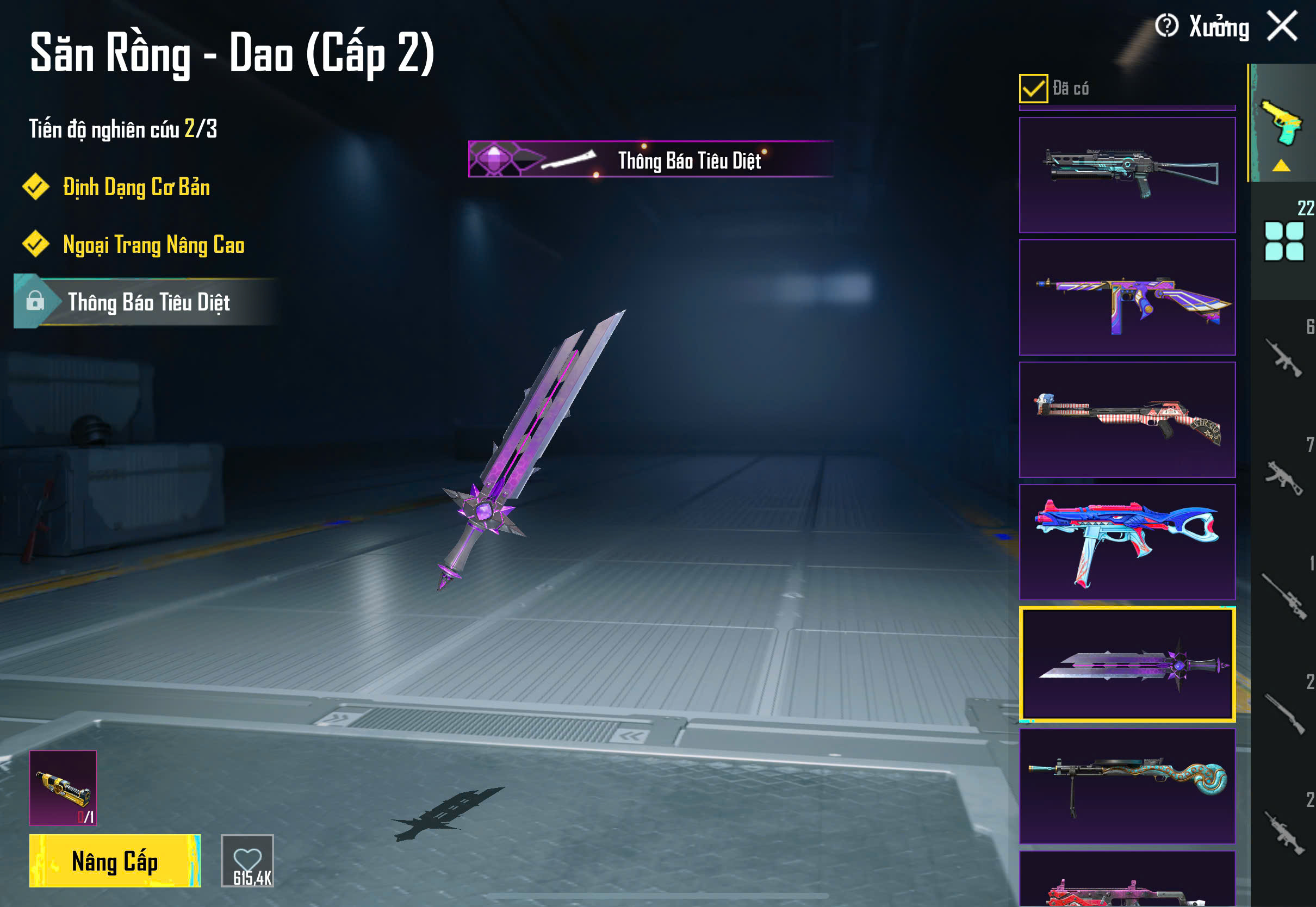This screenshot has height=907, width=1316.
Task: Choose the Ngoại Trang Nâng Cao stage
Action: point(153,245)
